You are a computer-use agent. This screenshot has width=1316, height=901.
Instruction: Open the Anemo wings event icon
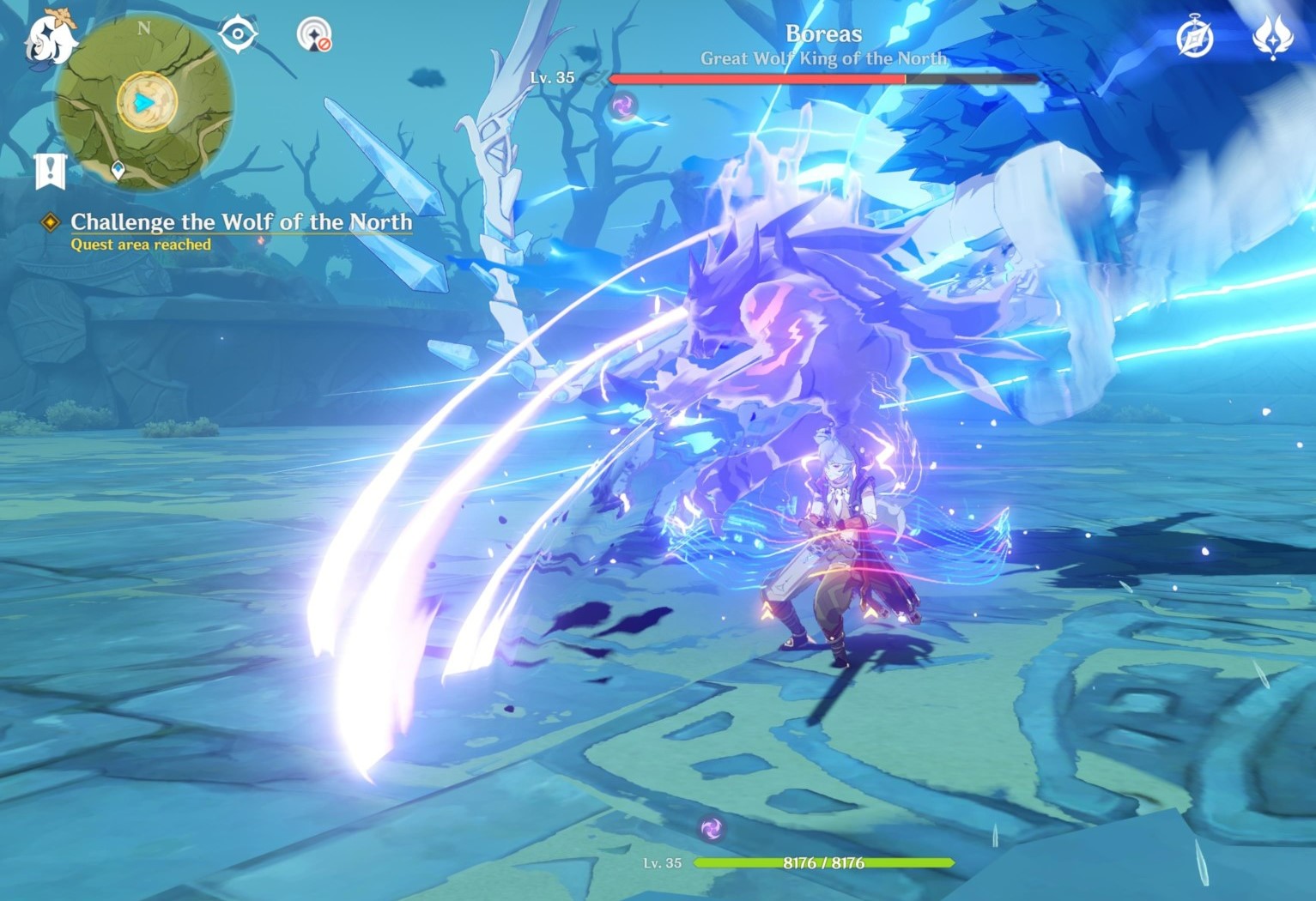point(1274,36)
